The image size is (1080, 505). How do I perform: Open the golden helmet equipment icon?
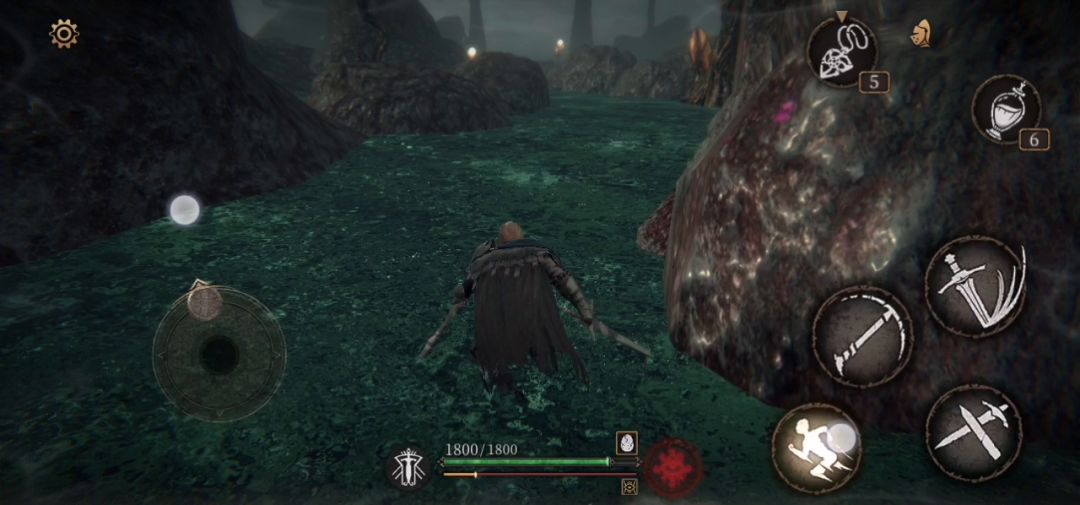point(921,33)
